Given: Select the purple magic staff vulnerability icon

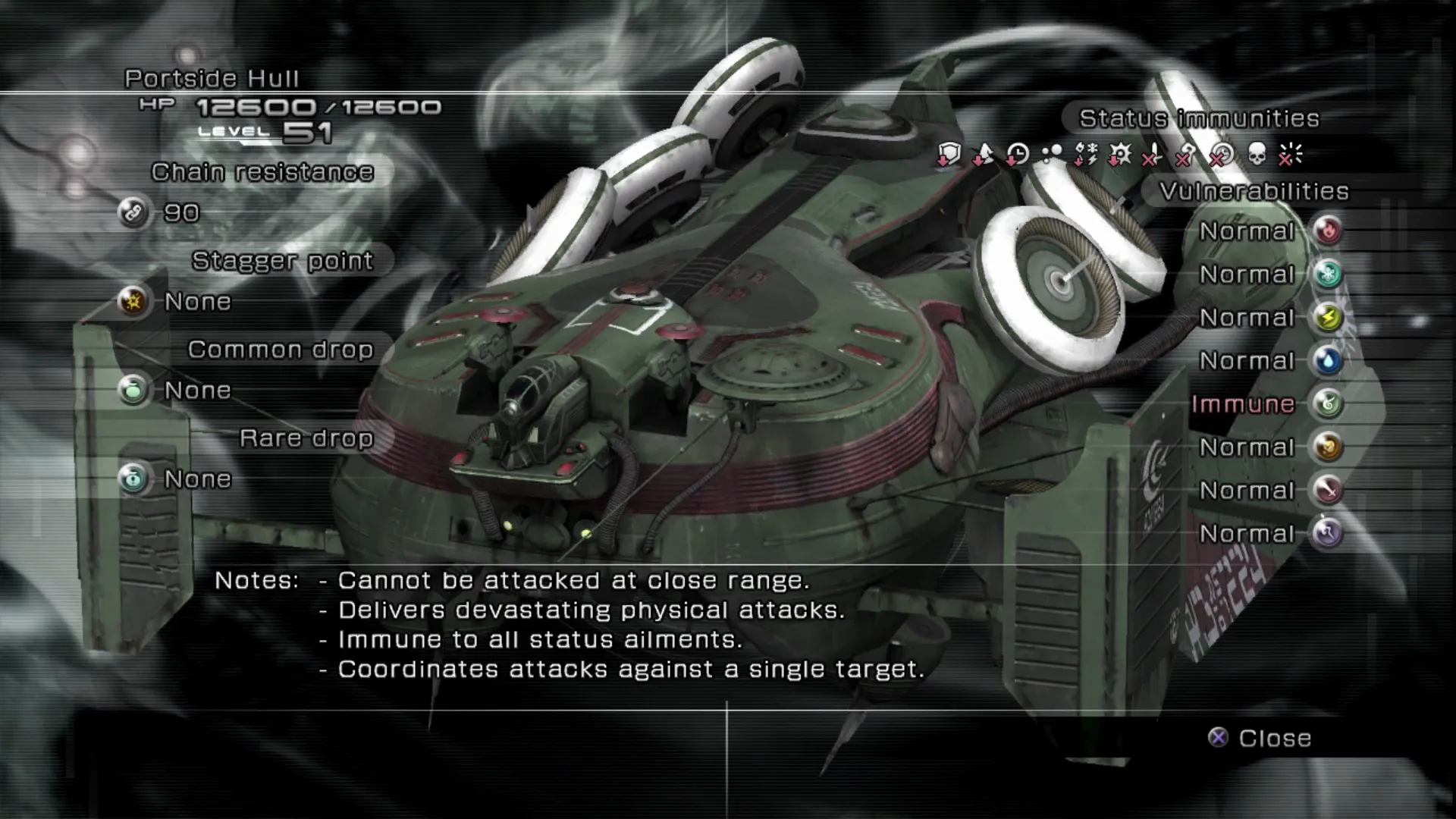Looking at the screenshot, I should [x=1328, y=533].
